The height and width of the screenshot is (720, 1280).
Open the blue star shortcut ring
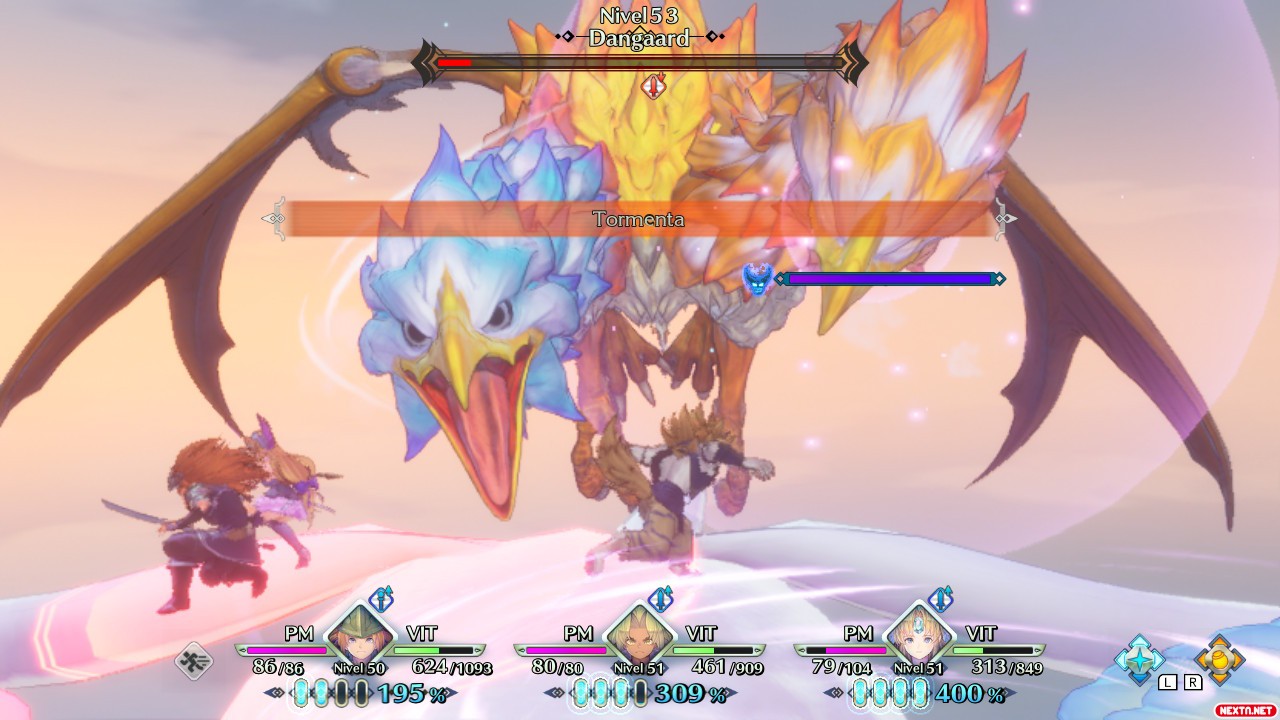(1140, 659)
